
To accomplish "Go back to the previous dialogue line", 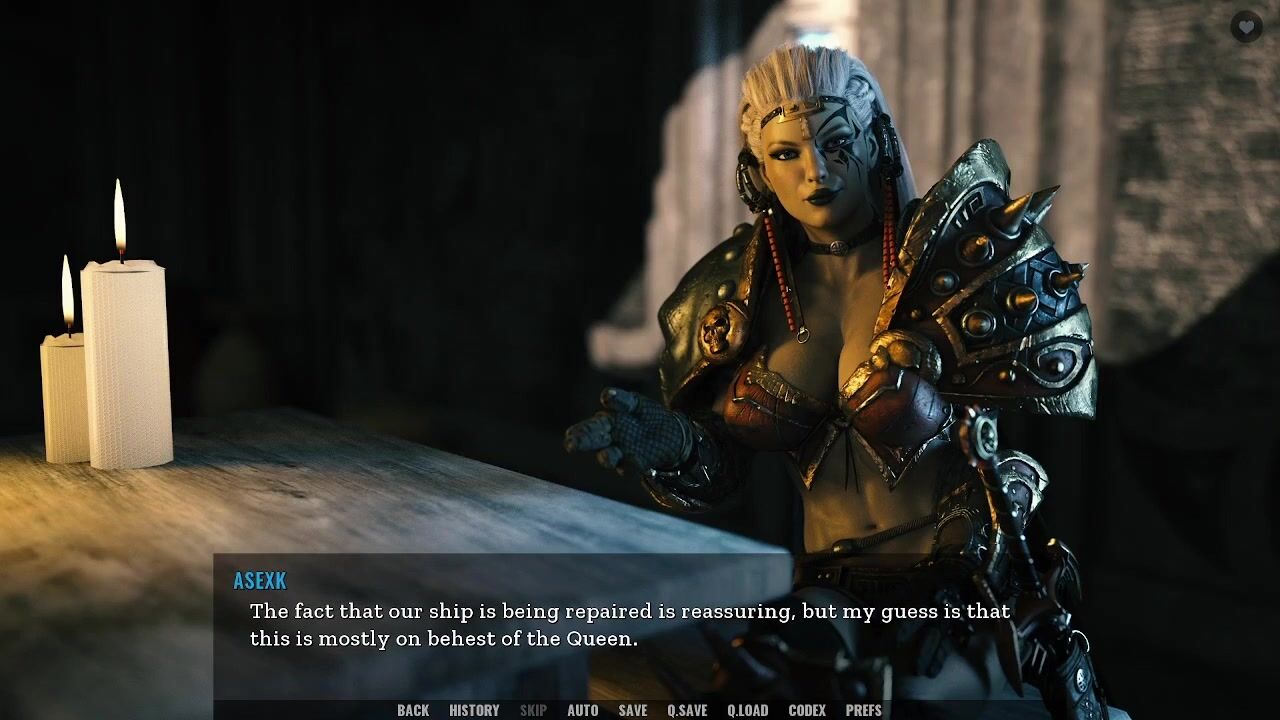I will [413, 710].
